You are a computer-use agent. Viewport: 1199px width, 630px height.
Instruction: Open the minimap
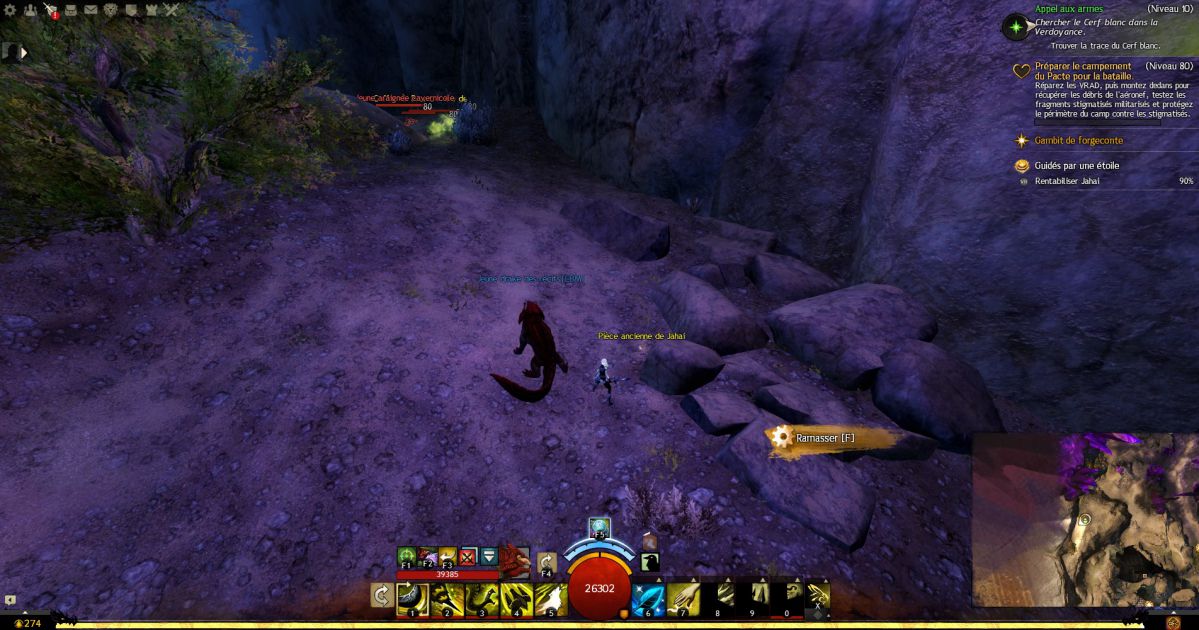coord(1085,520)
